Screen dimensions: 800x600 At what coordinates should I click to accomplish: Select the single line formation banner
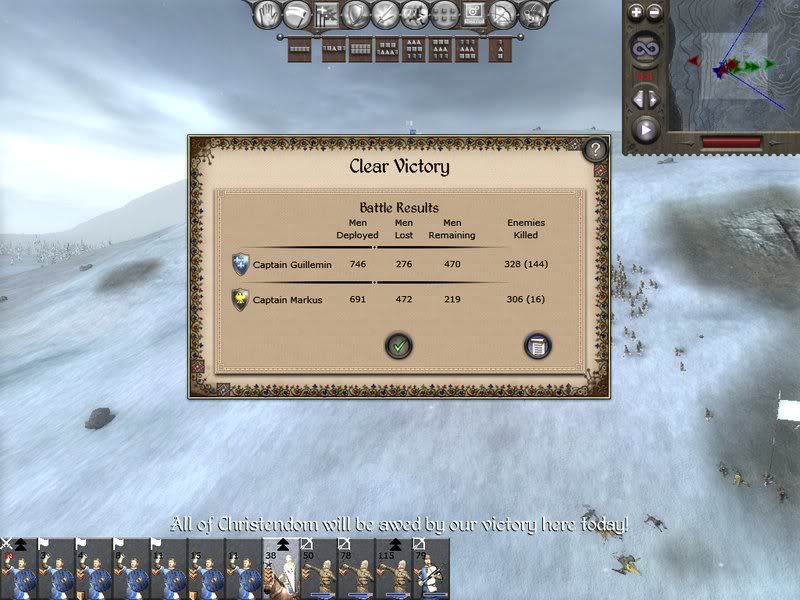[x=299, y=47]
